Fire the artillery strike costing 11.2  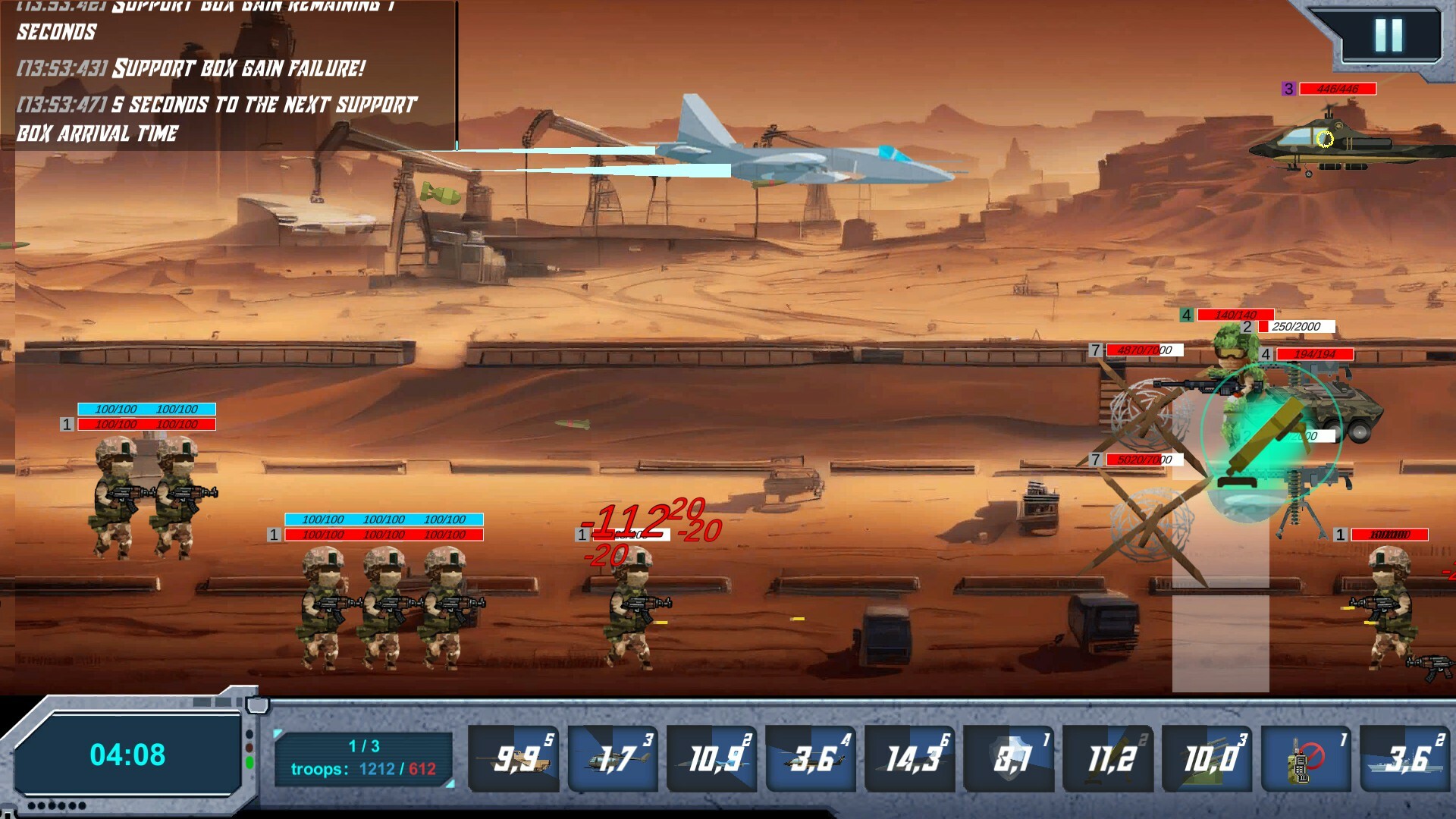point(1108,757)
